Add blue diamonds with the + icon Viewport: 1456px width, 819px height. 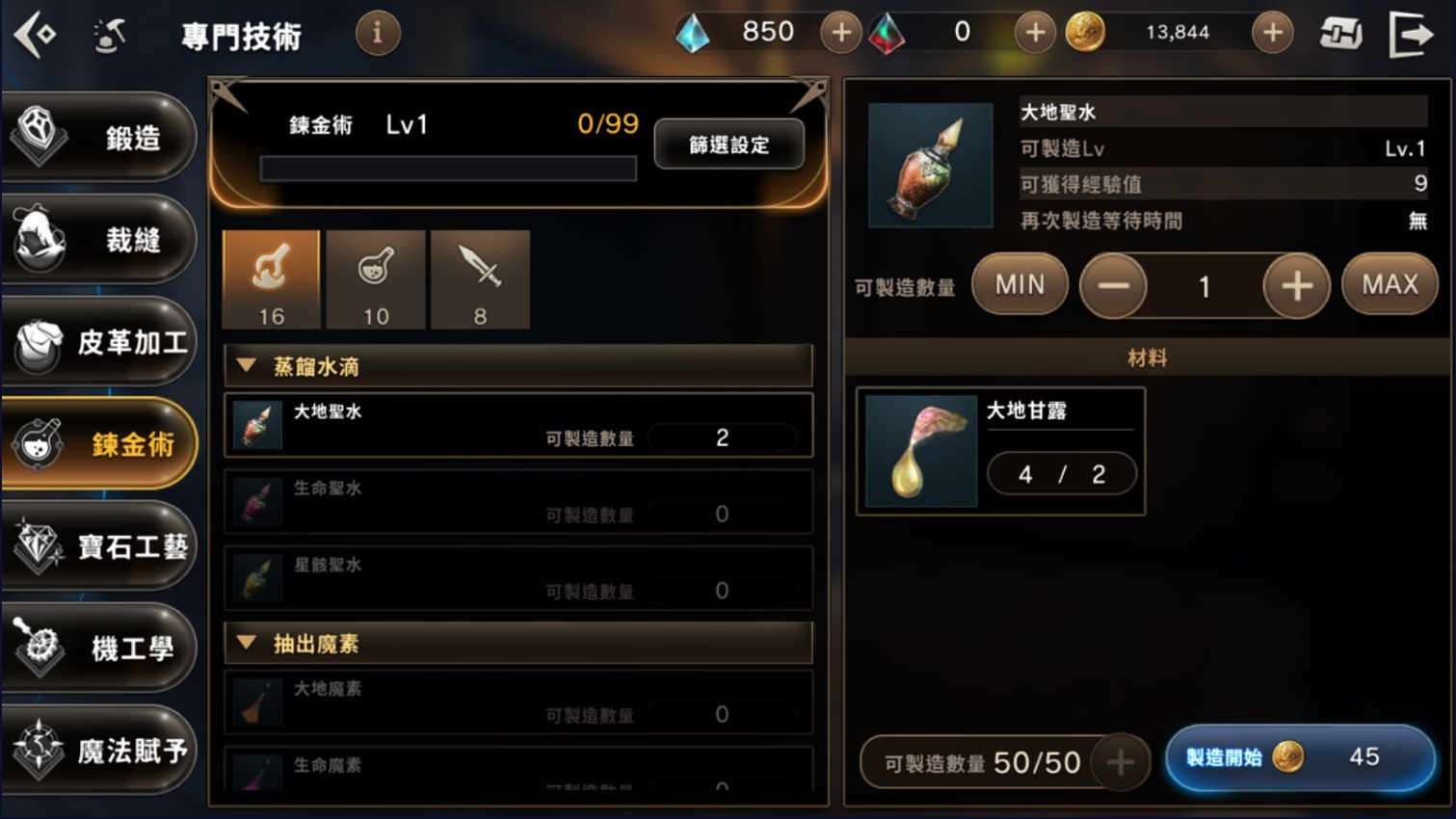coord(839,31)
